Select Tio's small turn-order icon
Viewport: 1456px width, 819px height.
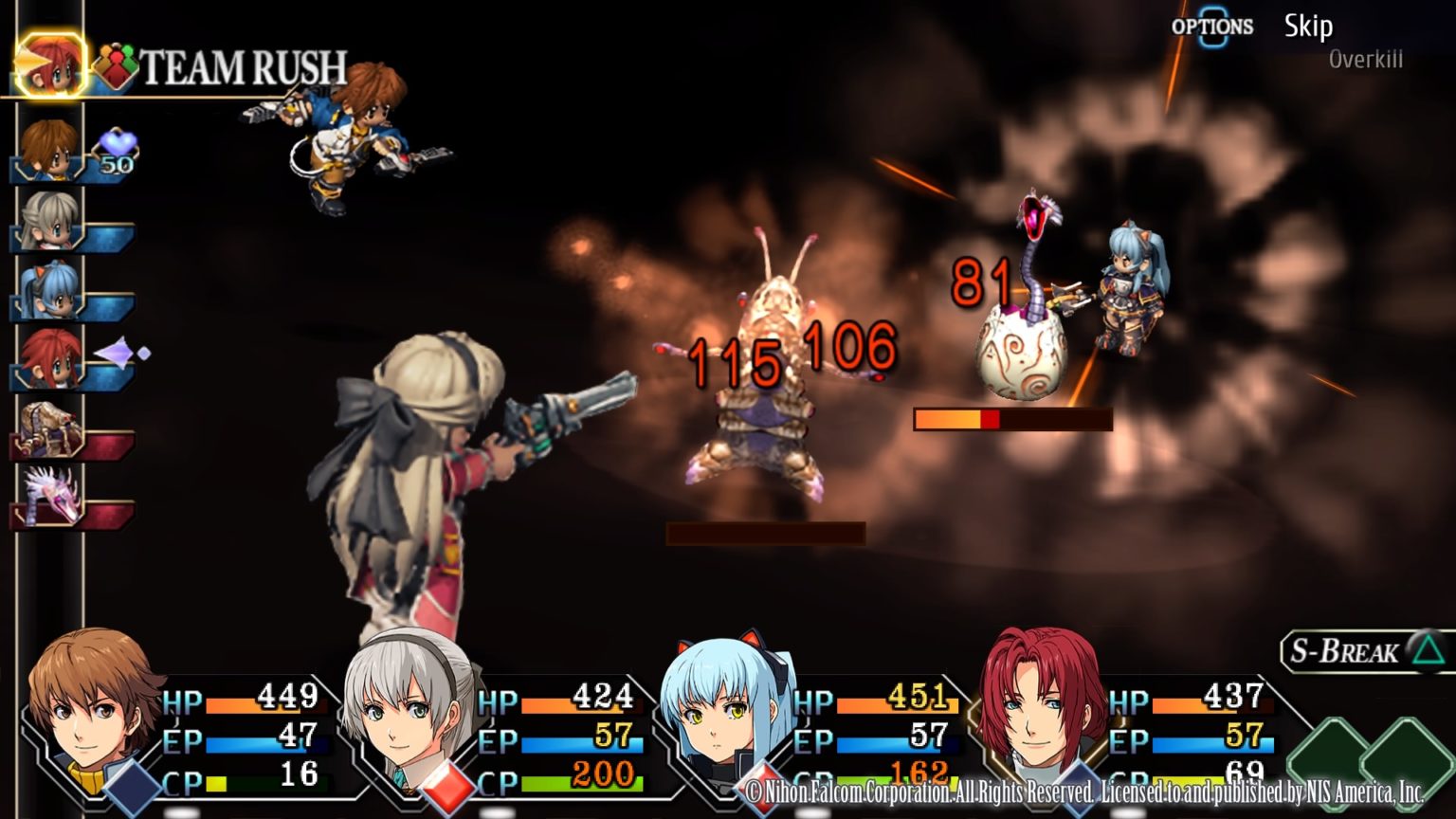tap(49, 290)
